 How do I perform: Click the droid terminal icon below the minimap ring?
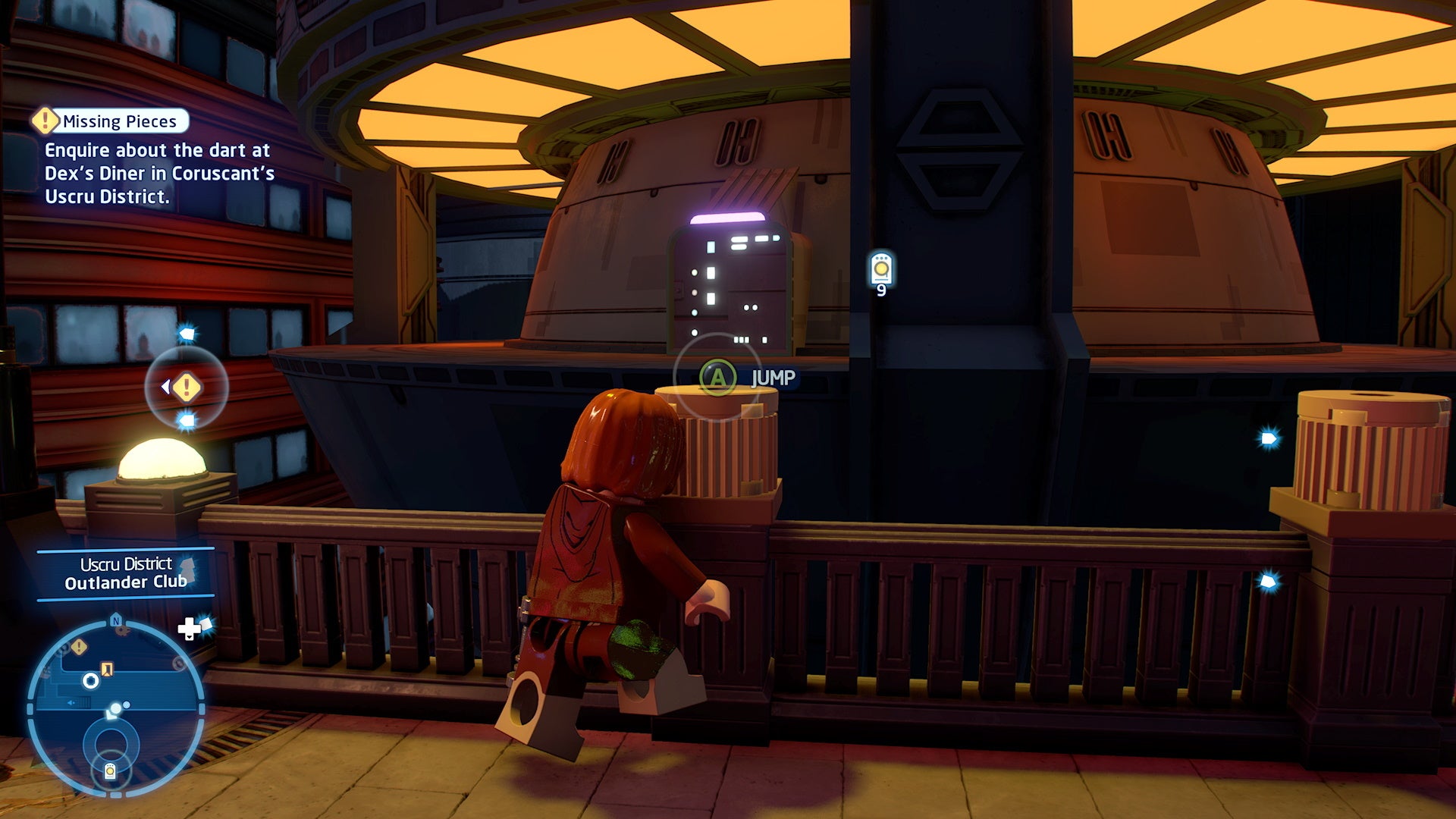tap(111, 772)
